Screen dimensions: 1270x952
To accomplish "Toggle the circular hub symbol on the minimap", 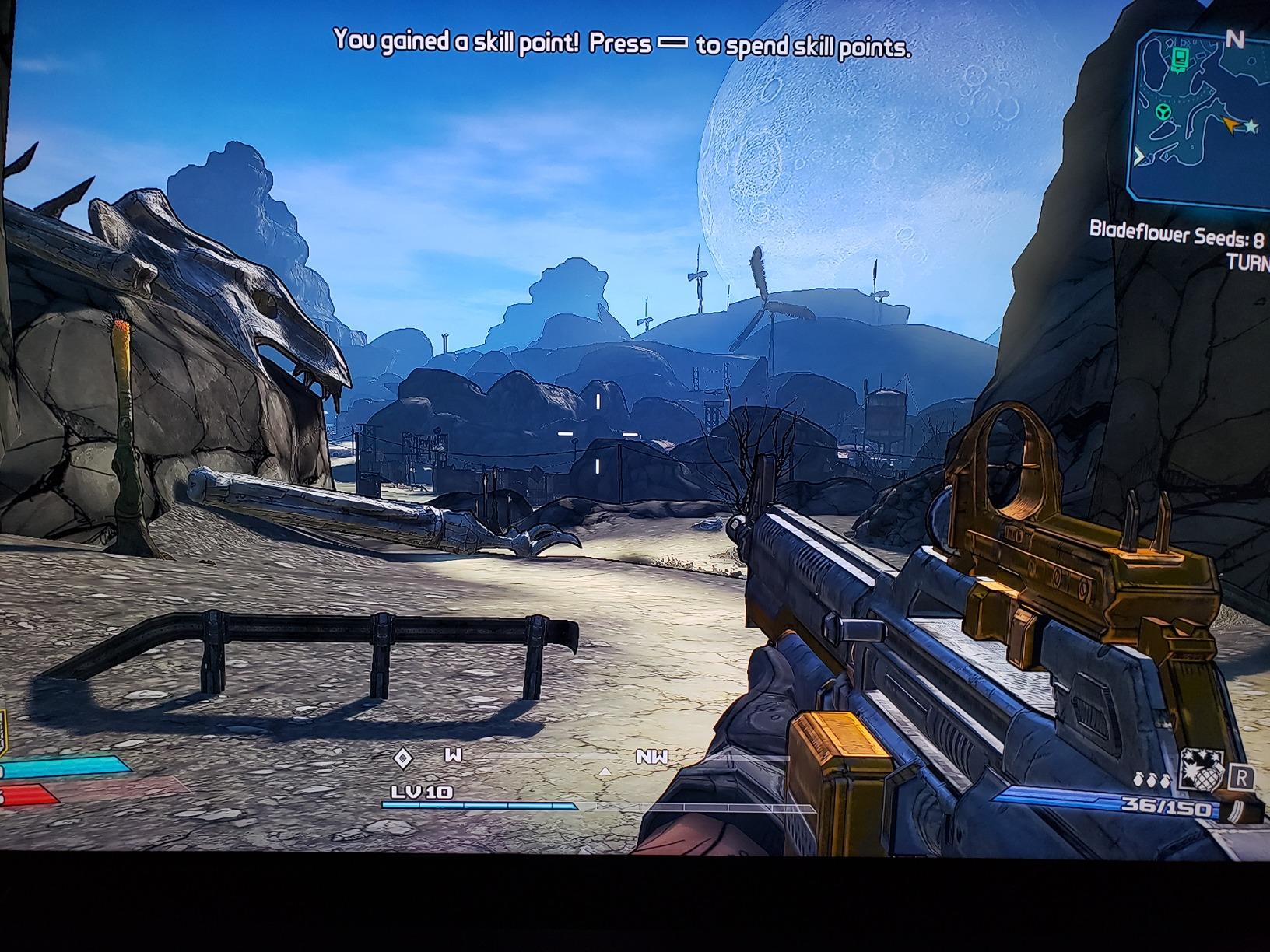I will (1164, 111).
